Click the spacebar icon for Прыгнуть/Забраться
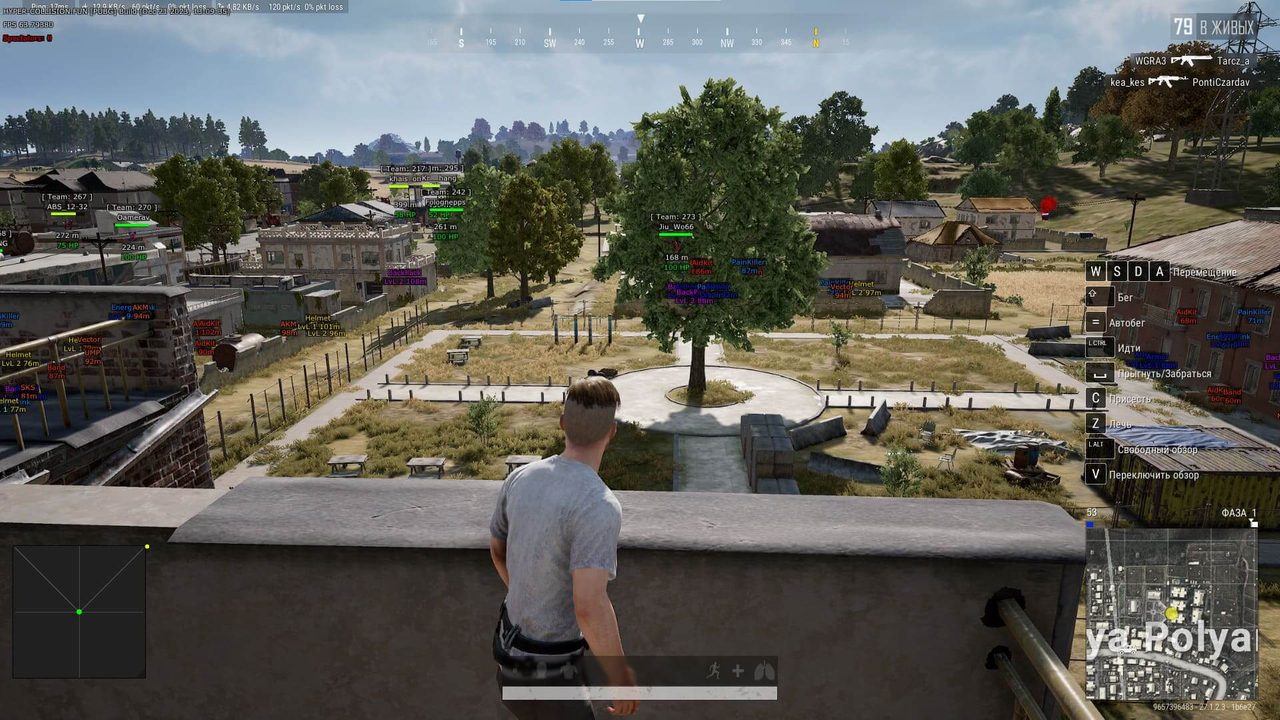1280x720 pixels. point(1099,371)
